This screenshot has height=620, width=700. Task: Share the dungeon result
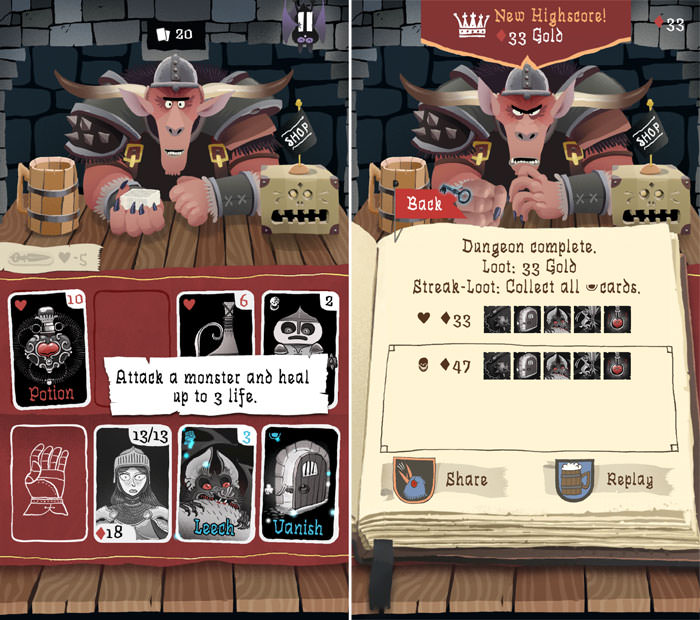[x=443, y=479]
